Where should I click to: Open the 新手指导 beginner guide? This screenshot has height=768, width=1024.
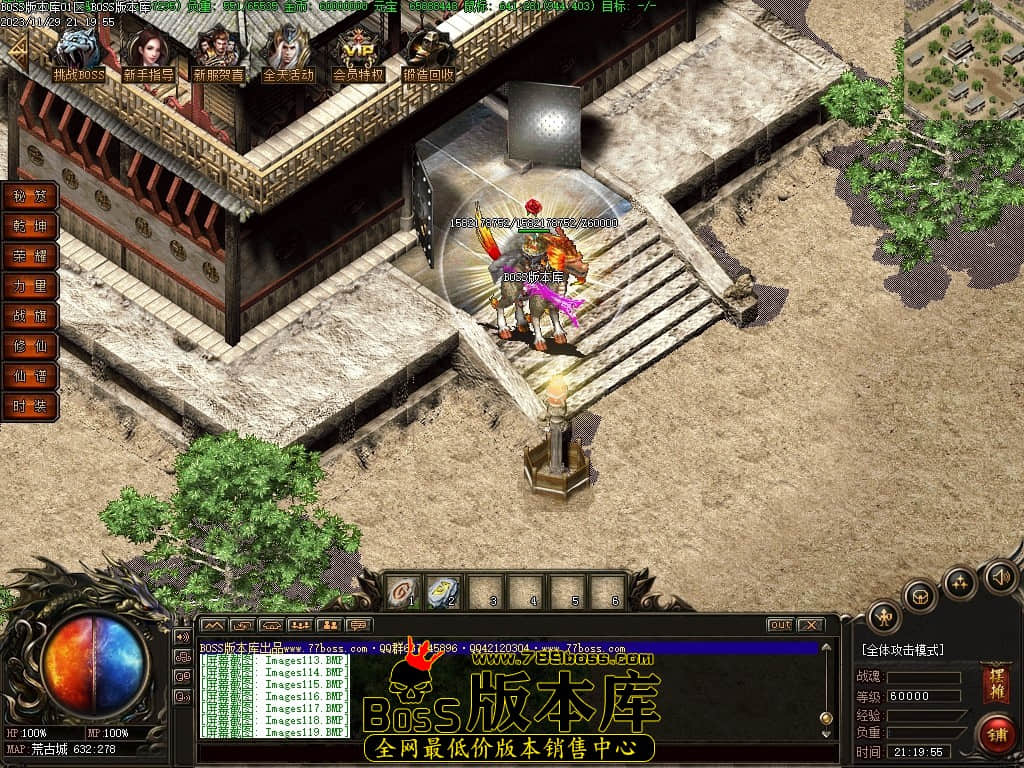149,54
